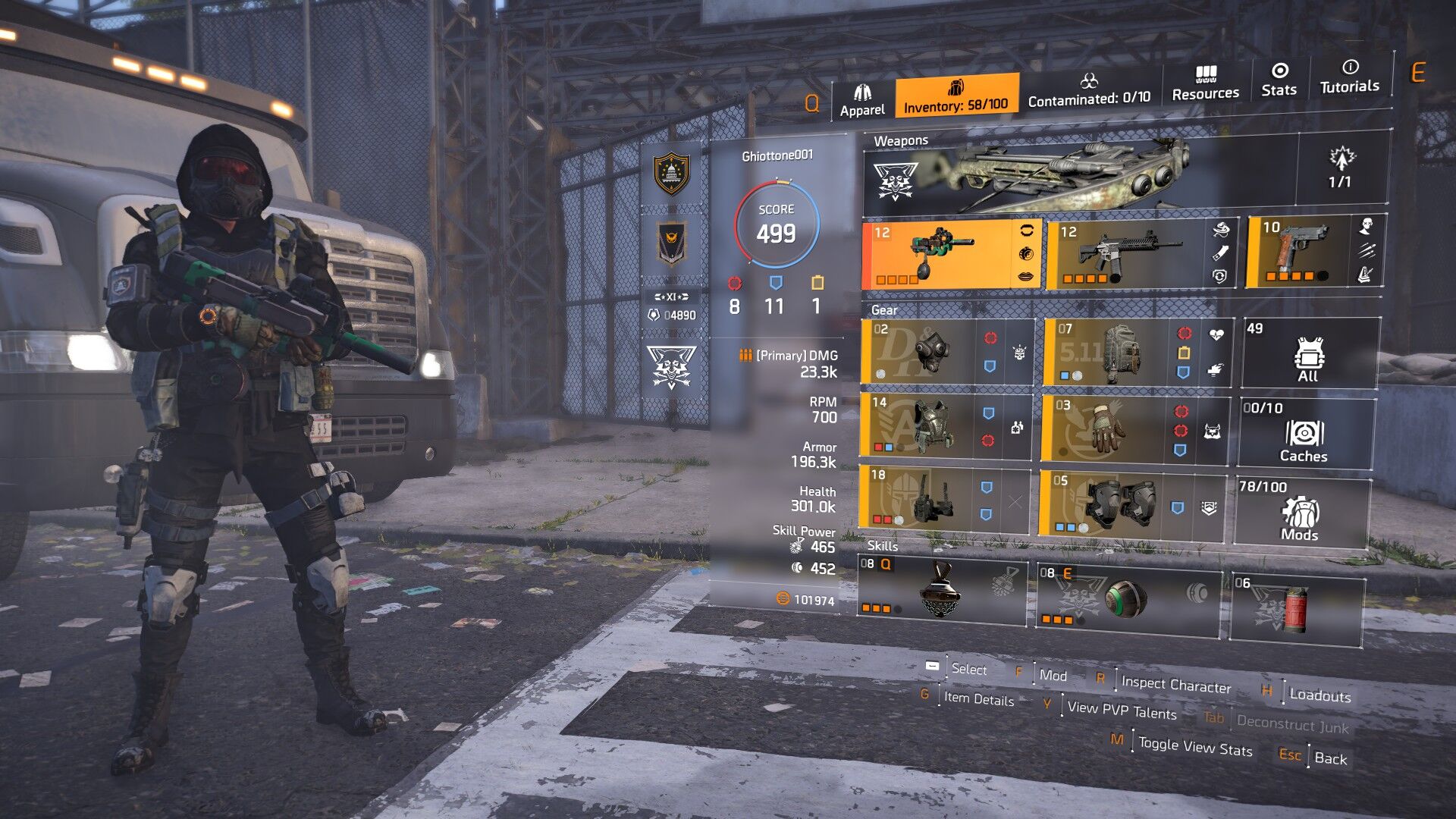Open the Apparel tab
The height and width of the screenshot is (819, 1456).
(862, 101)
